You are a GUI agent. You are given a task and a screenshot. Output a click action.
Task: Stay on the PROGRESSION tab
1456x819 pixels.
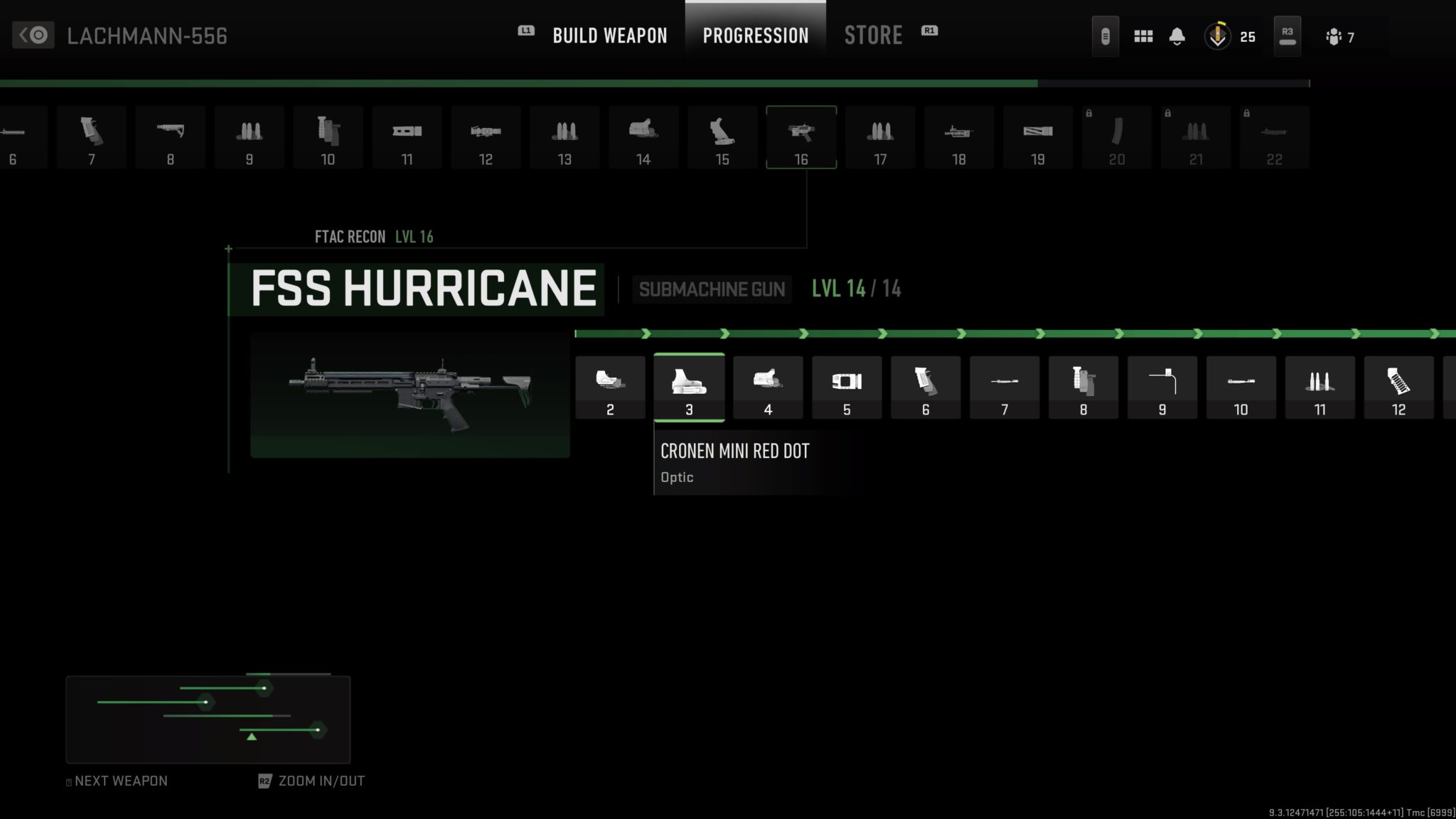756,36
